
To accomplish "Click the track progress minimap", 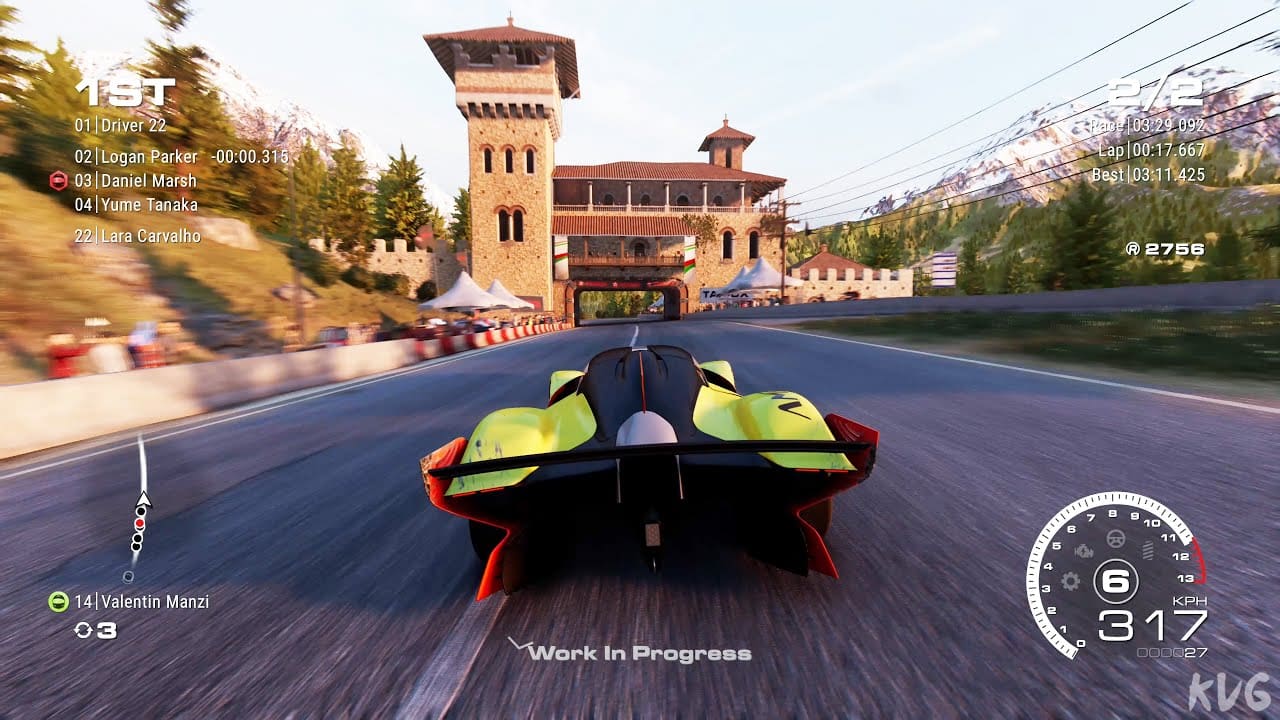I will tap(139, 510).
